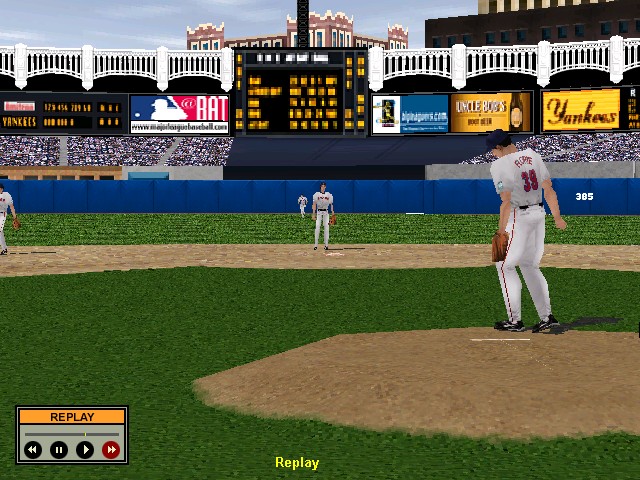This screenshot has height=480, width=640.
Task: Click the replay progress bar
Action: [x=72, y=432]
